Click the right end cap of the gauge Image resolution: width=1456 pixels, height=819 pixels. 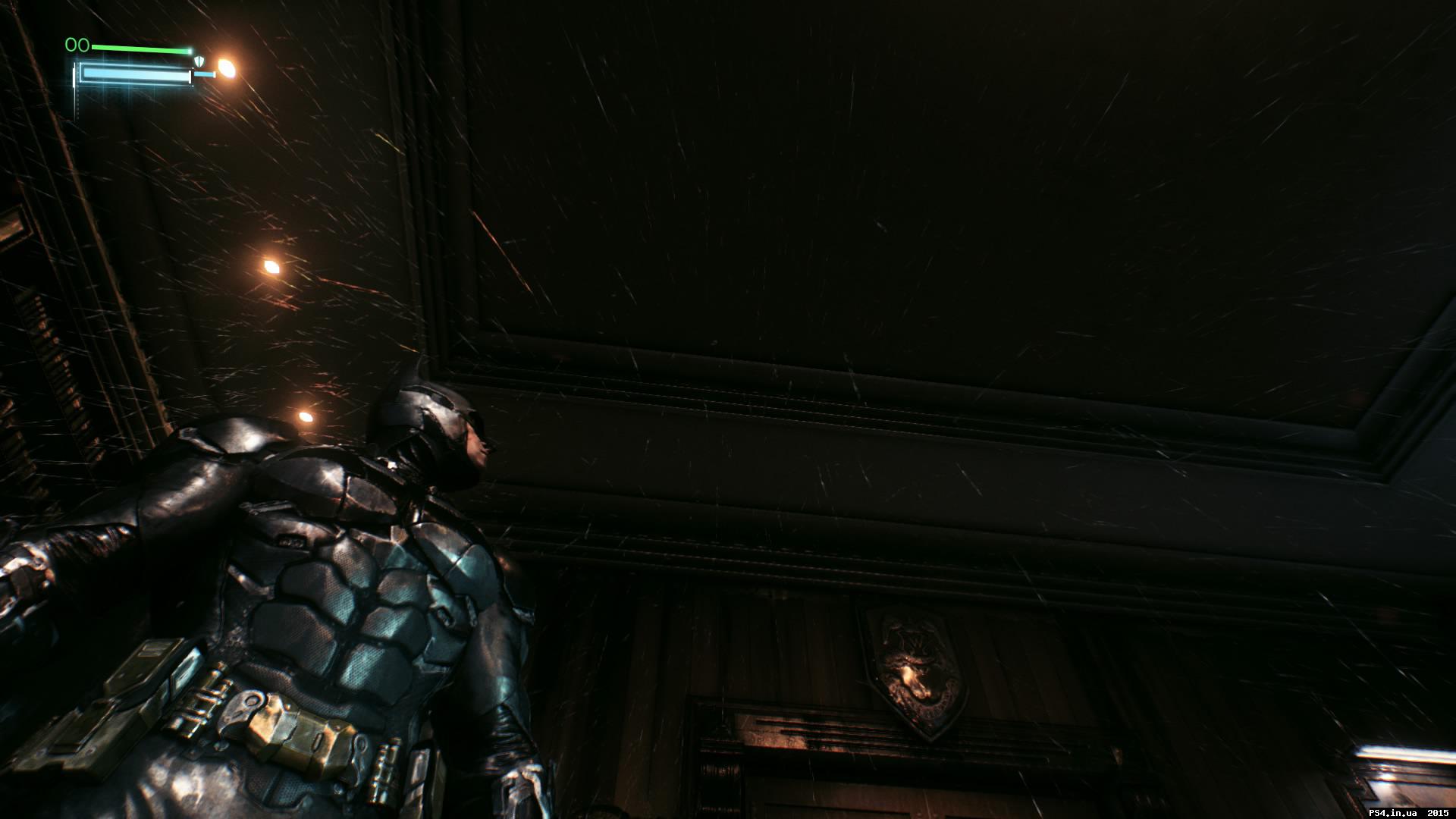205,74
